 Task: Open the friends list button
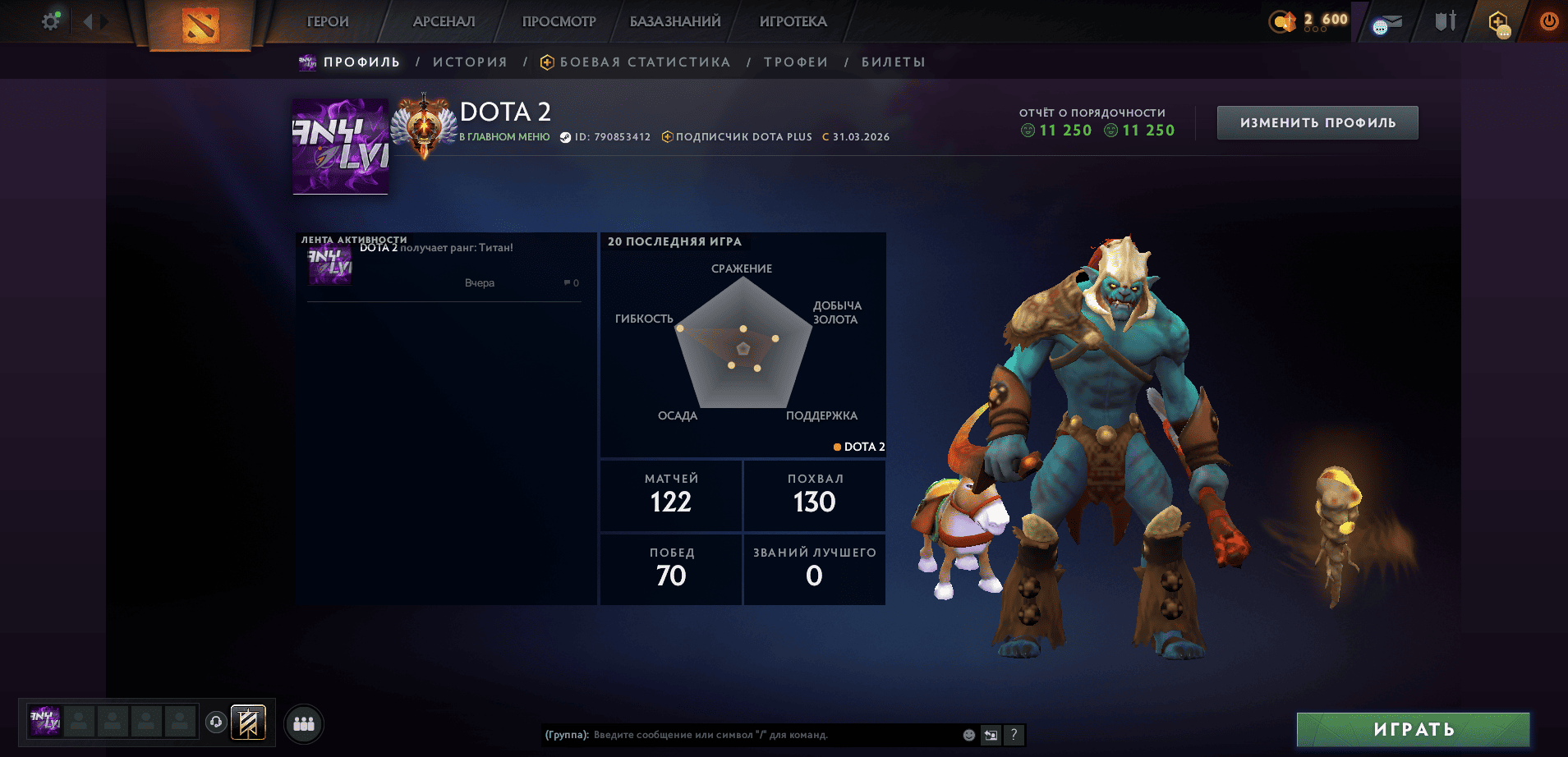304,724
